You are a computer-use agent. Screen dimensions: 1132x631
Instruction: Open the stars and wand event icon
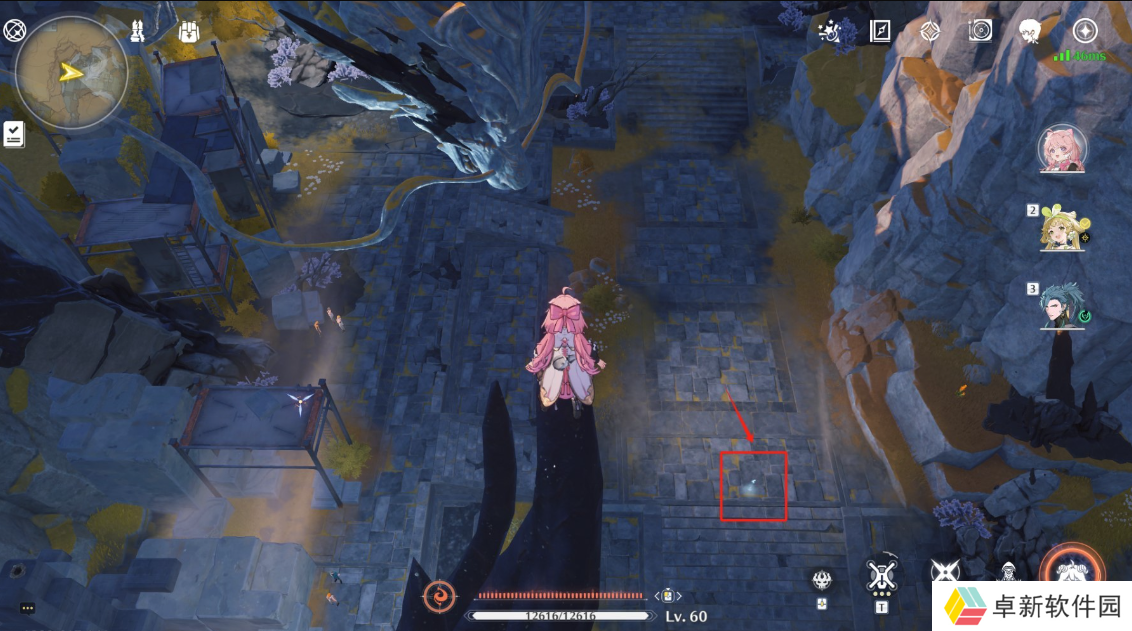(x=828, y=31)
